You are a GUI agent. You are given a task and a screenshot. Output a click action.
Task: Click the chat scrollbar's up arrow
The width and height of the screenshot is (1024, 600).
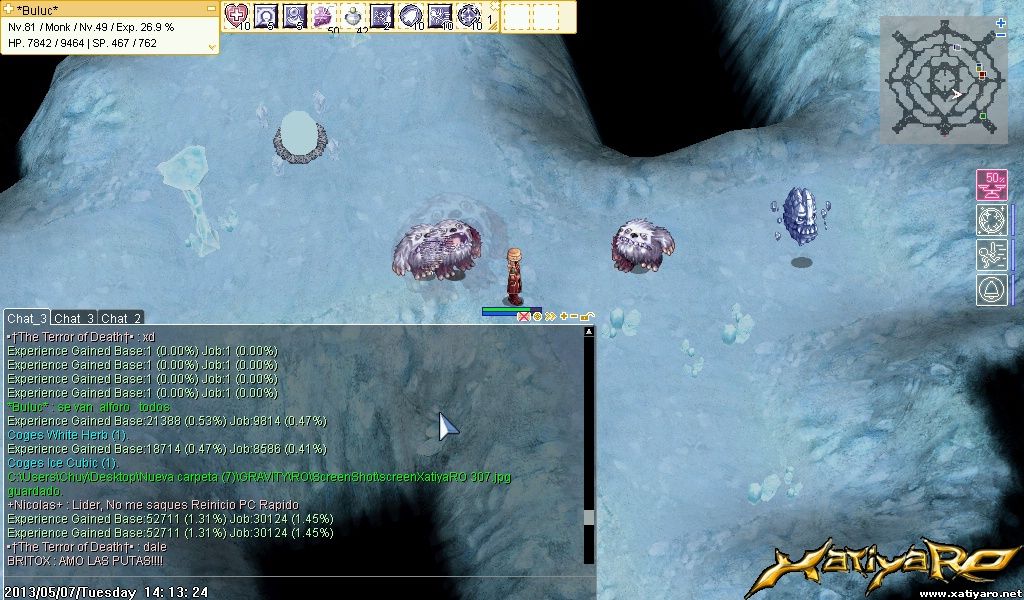pos(589,332)
